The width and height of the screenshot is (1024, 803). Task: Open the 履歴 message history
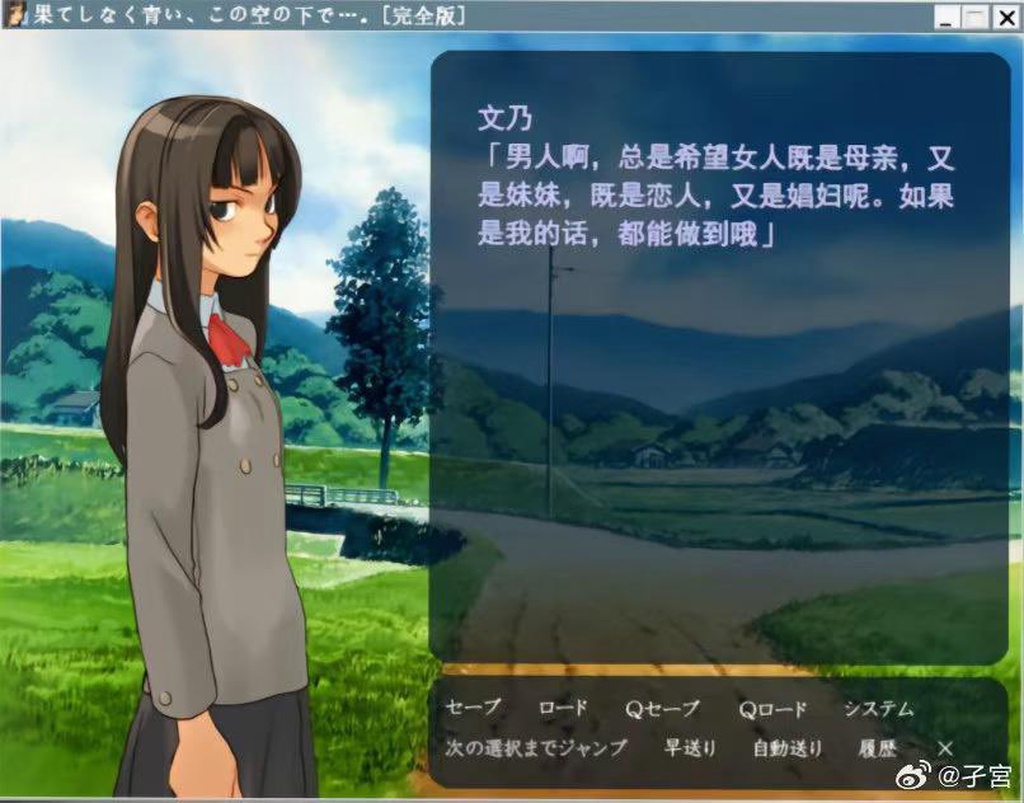click(x=877, y=747)
